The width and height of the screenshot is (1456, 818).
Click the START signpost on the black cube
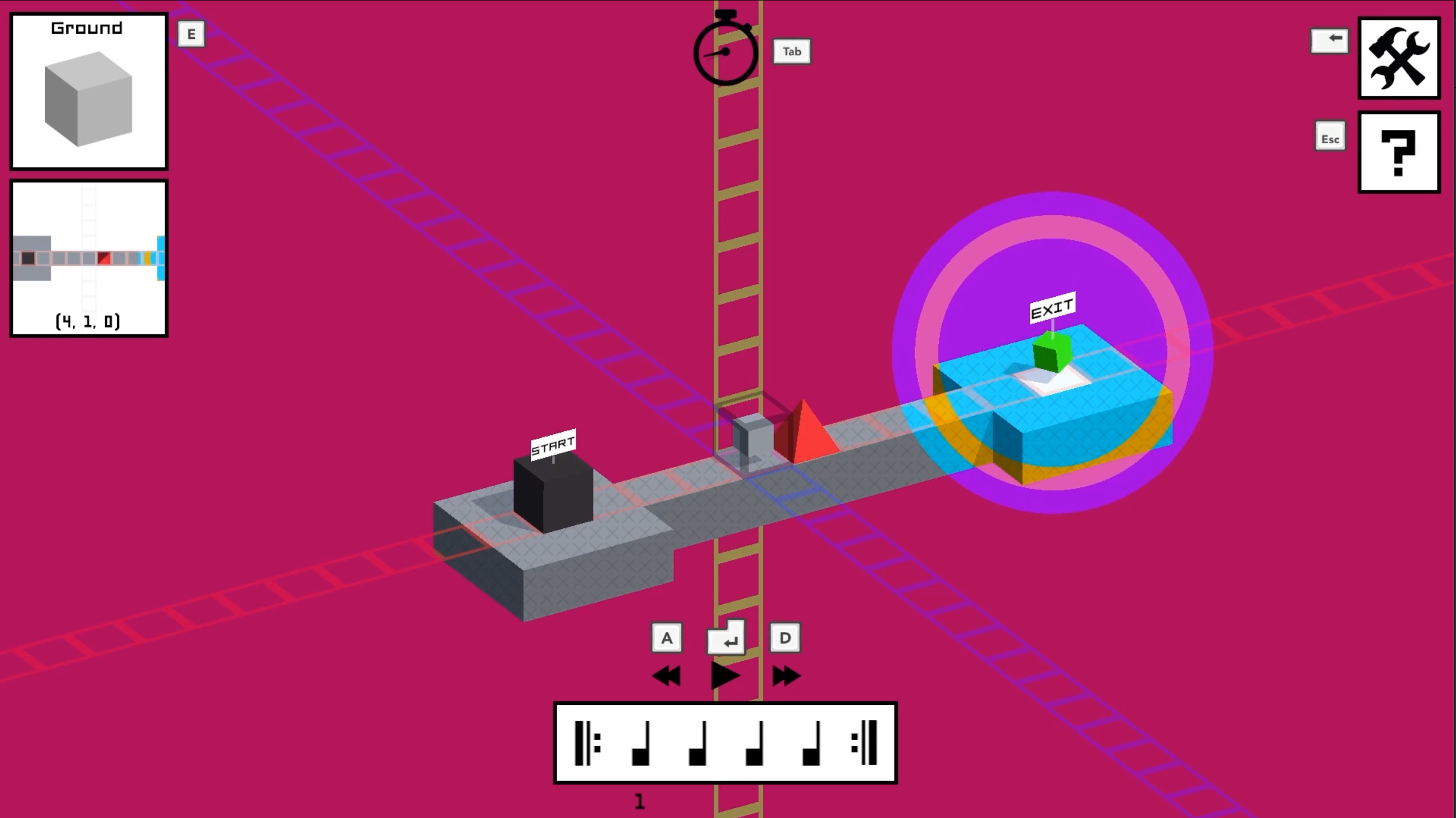552,445
